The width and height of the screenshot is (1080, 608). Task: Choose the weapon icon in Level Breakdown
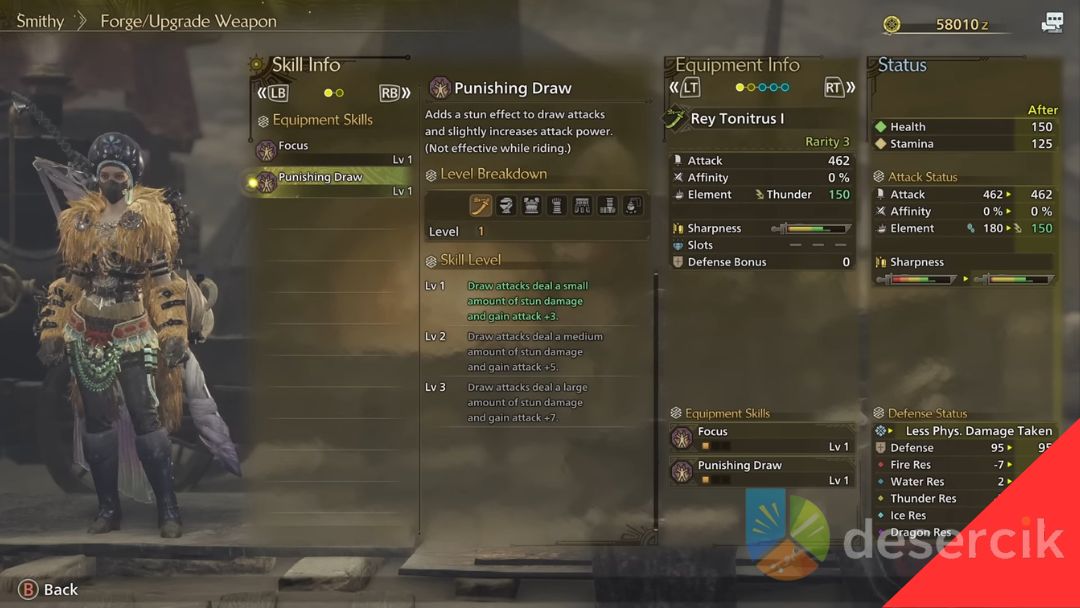[481, 205]
